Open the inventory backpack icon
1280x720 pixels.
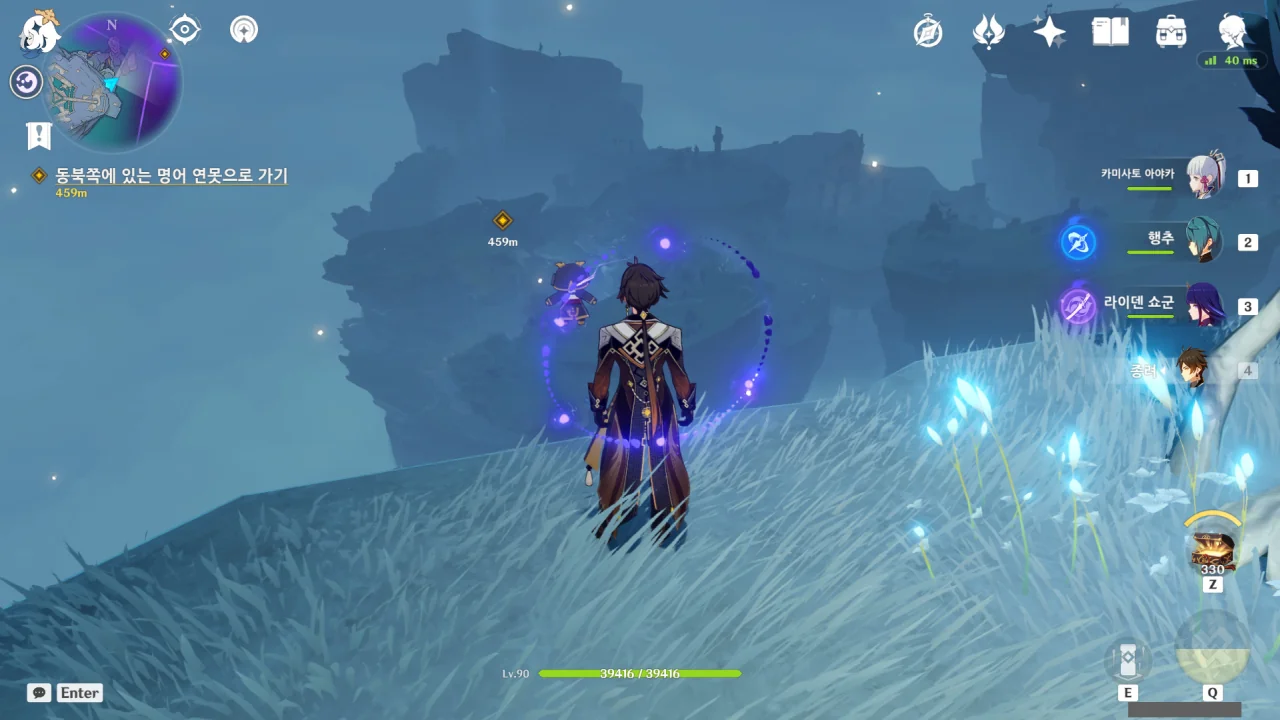(1170, 32)
